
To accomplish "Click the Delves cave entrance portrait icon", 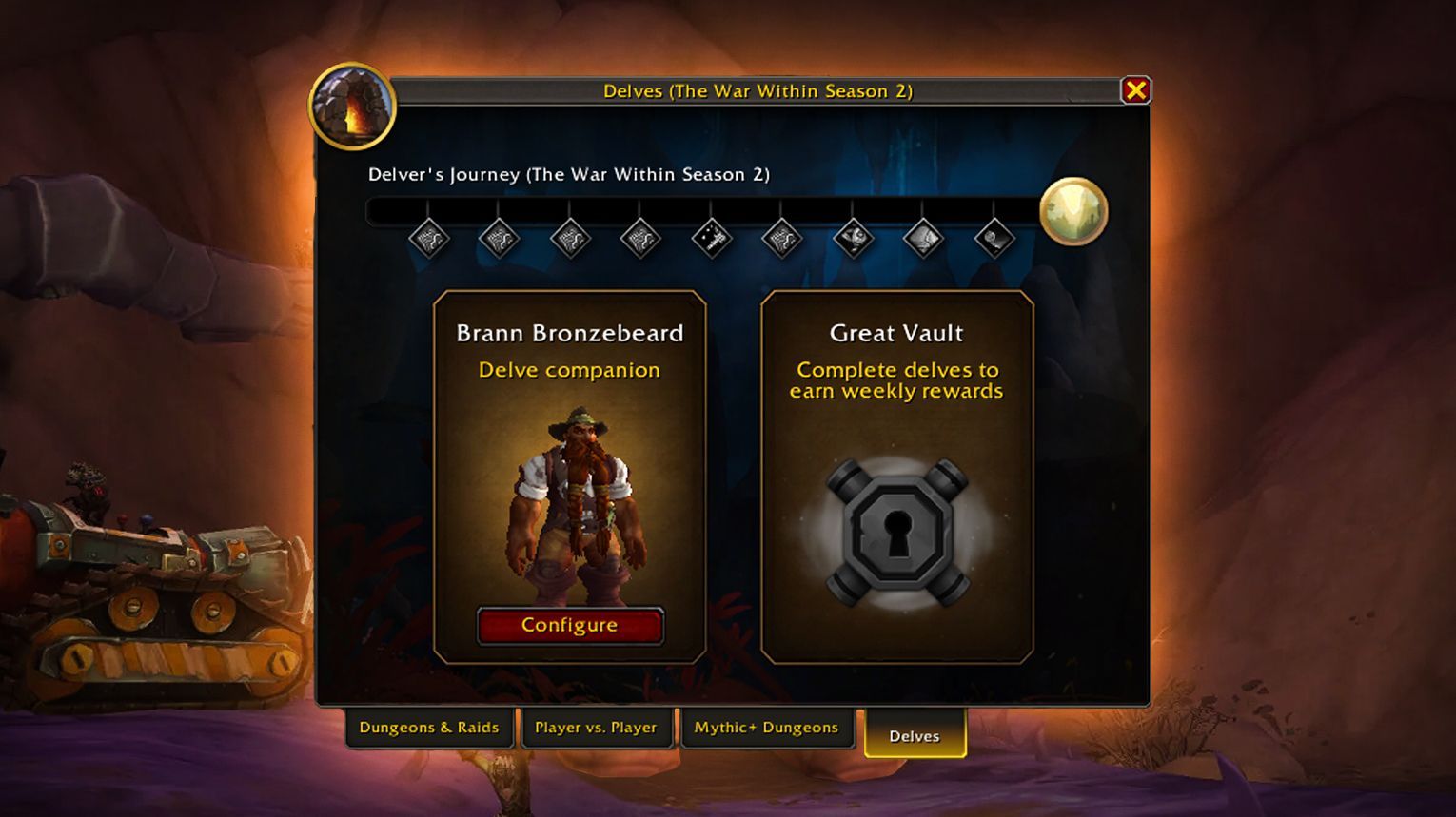I will [352, 107].
